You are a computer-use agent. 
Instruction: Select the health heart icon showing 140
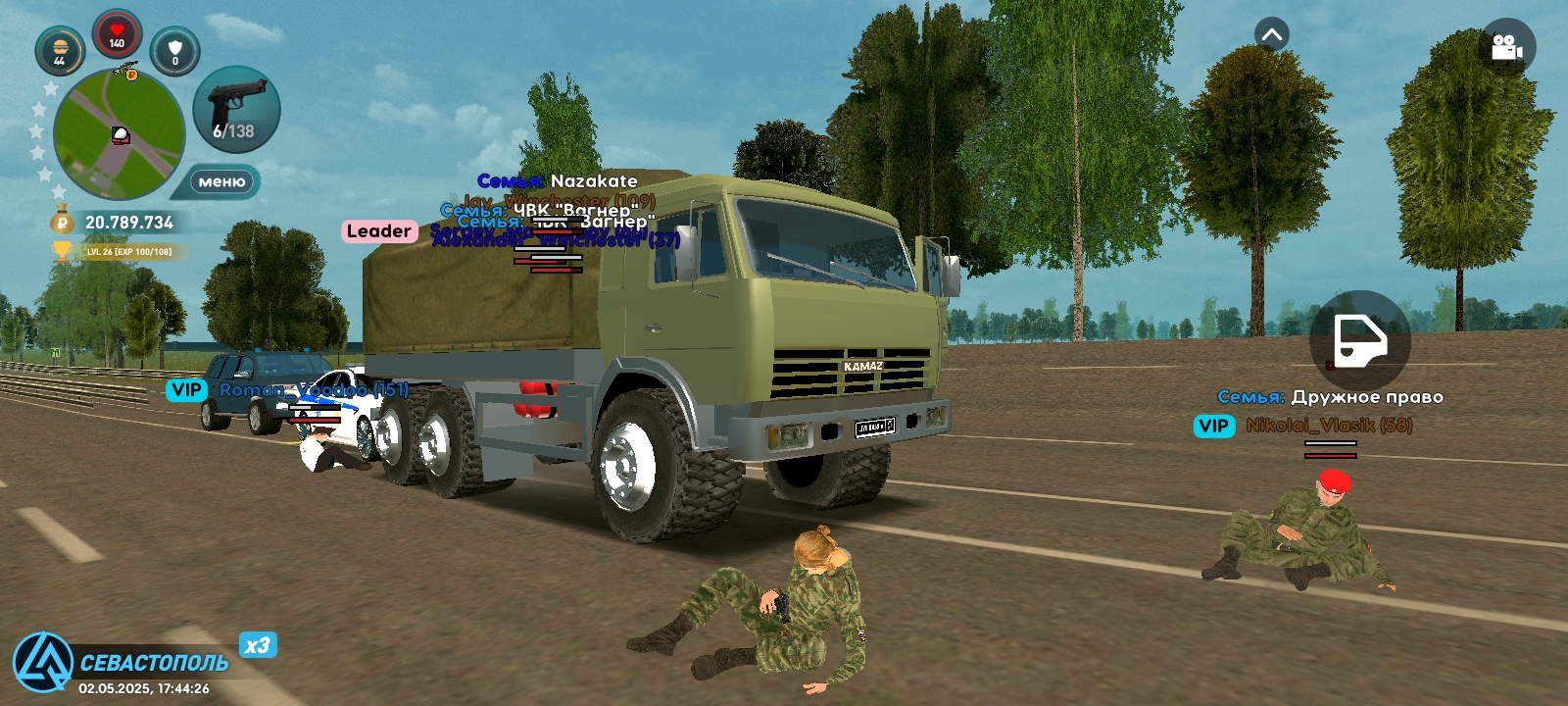click(x=117, y=32)
